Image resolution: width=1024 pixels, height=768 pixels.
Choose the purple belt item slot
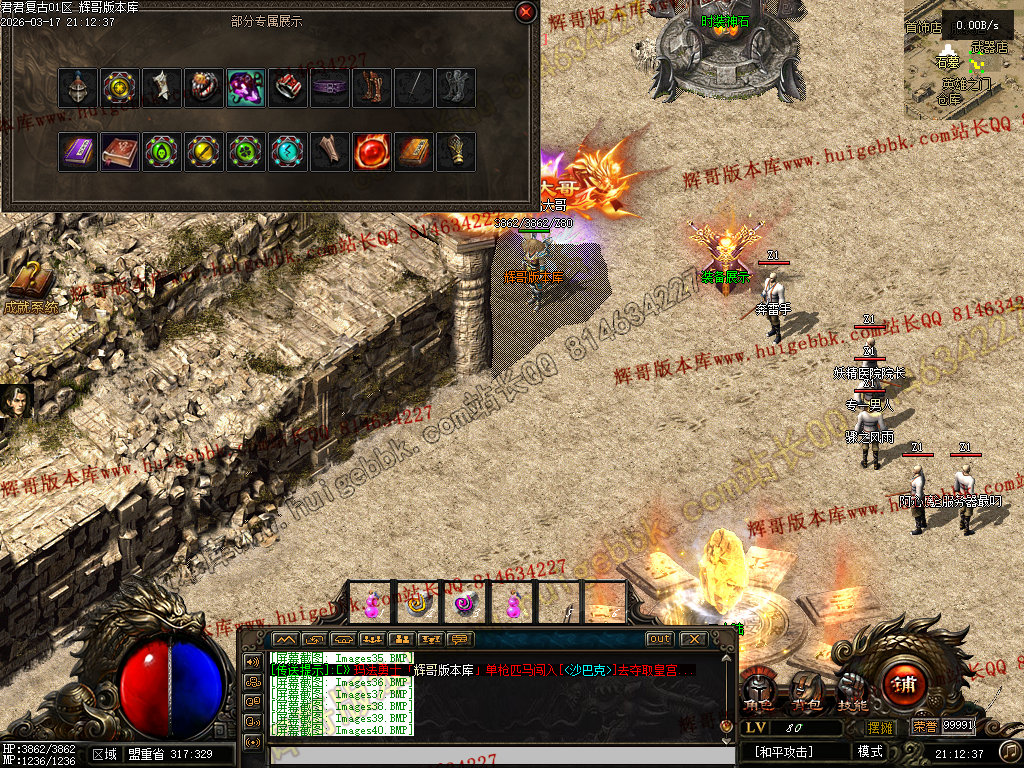(x=329, y=88)
